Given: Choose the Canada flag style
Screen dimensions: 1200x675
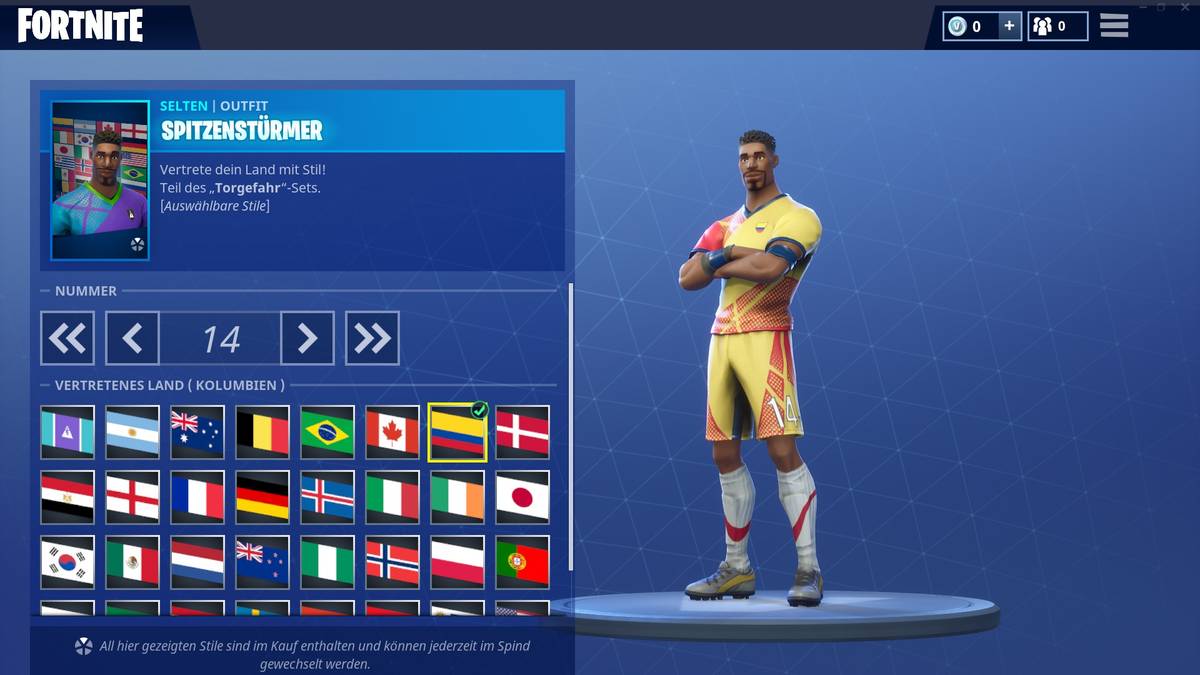Looking at the screenshot, I should [x=392, y=432].
